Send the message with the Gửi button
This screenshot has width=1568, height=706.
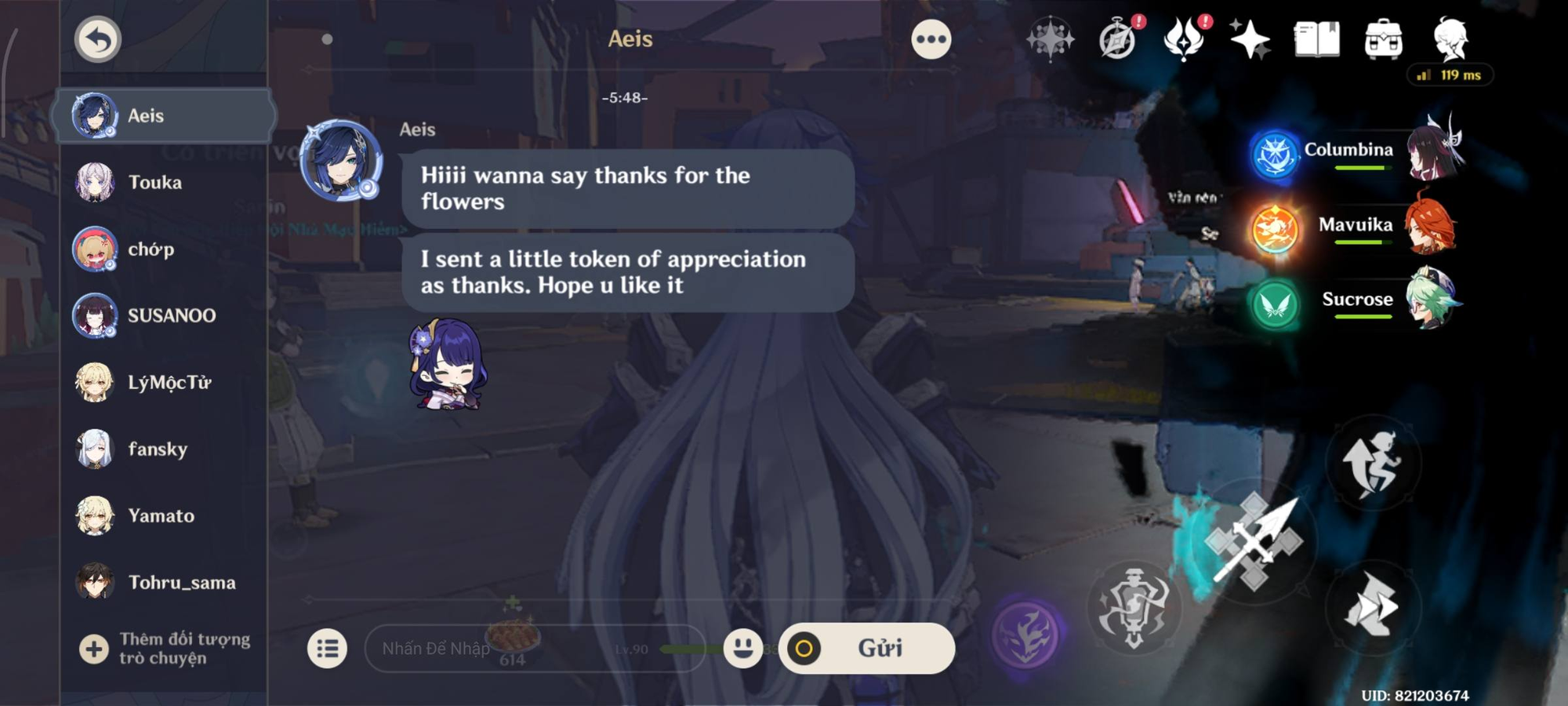tap(867, 649)
